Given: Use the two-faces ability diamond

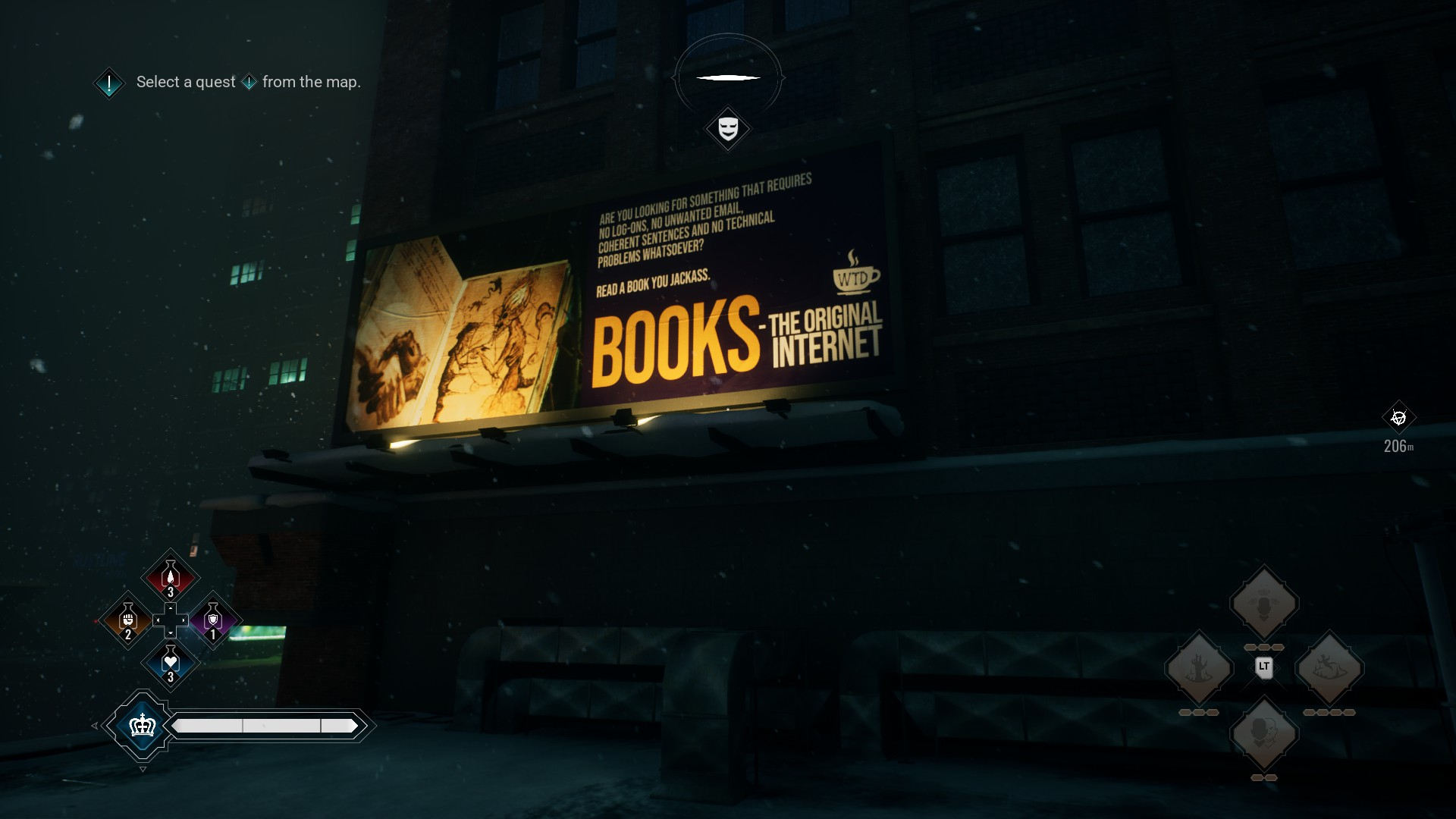Looking at the screenshot, I should pos(1264,733).
